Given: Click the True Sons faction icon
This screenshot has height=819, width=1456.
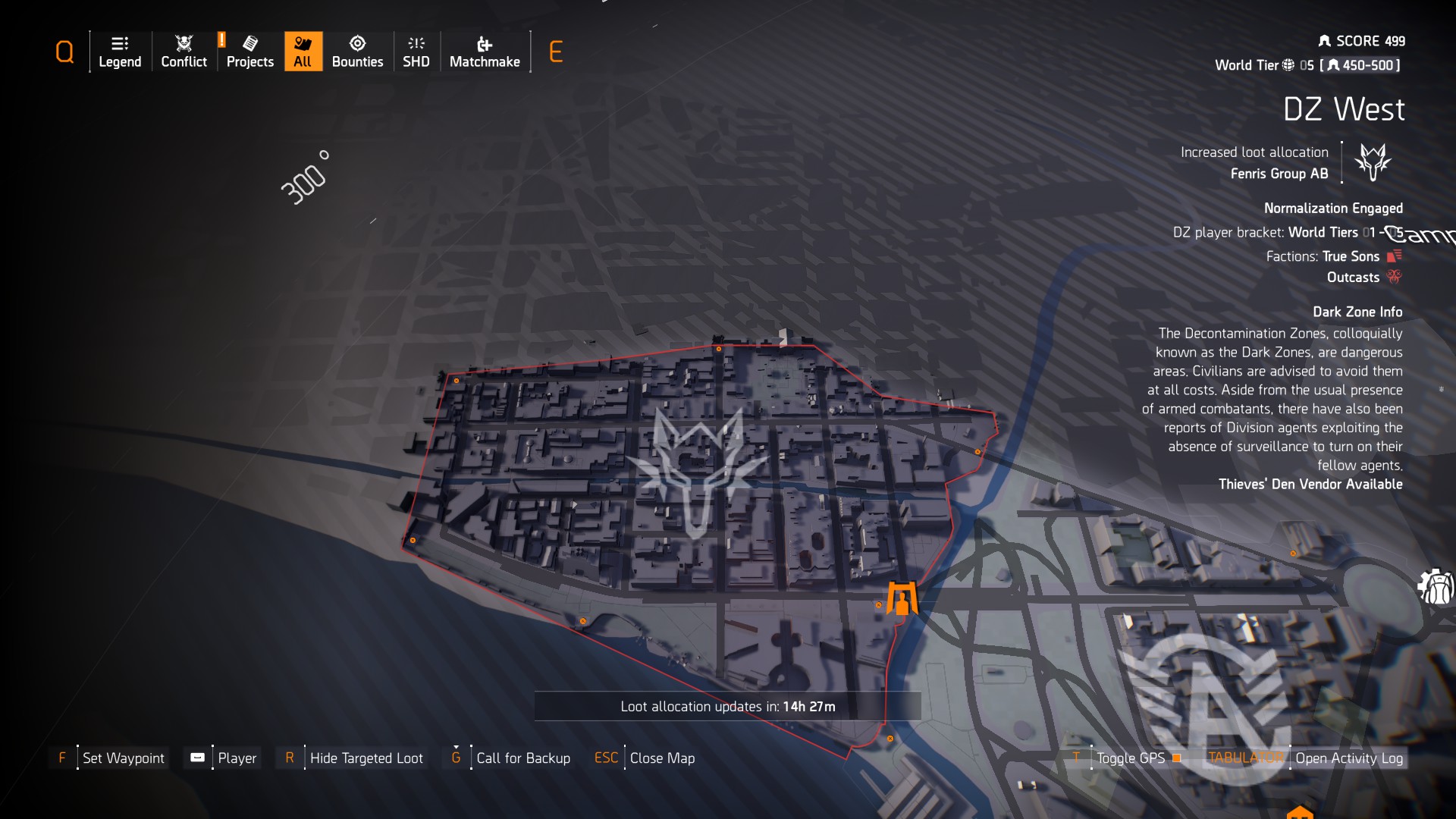Looking at the screenshot, I should tap(1392, 256).
